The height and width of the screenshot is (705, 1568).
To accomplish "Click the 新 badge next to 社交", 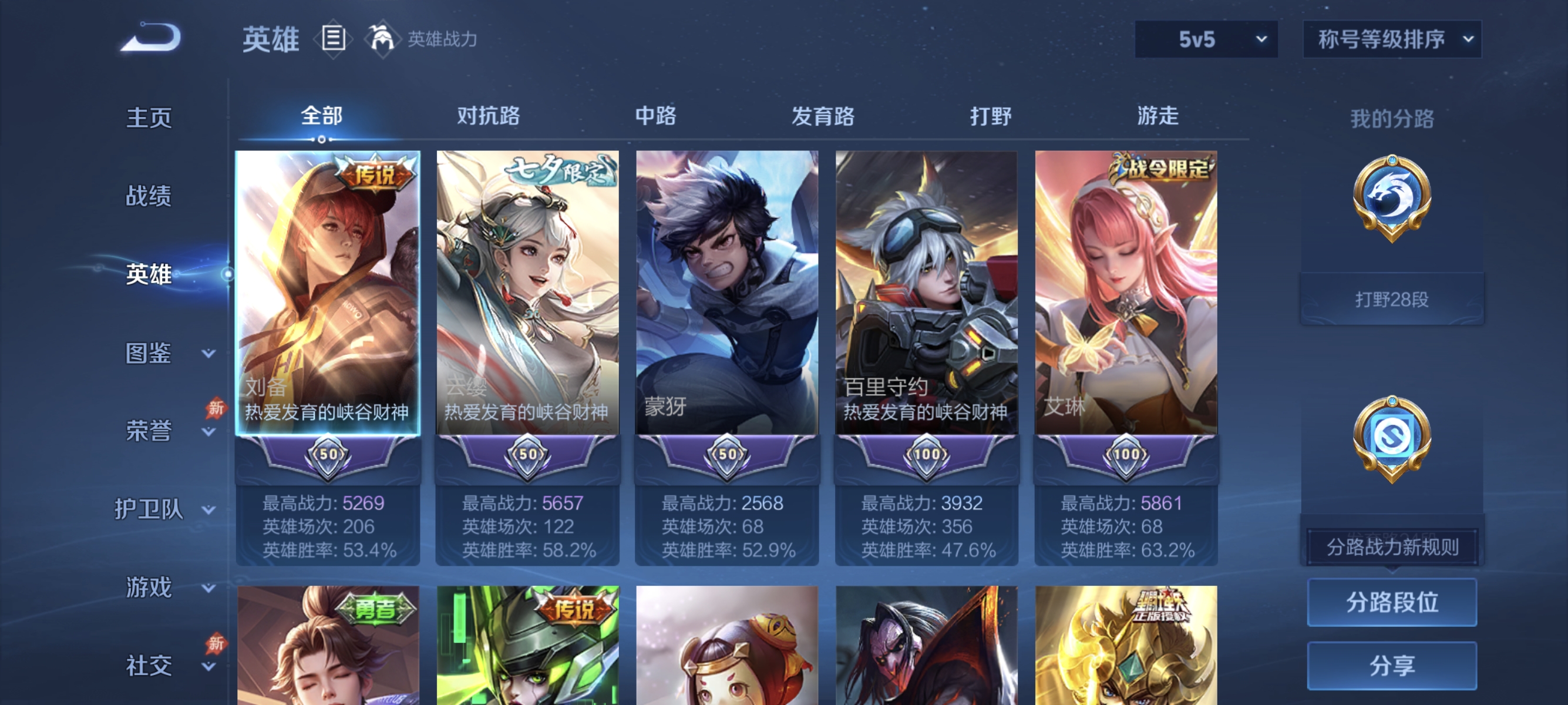I will point(217,643).
